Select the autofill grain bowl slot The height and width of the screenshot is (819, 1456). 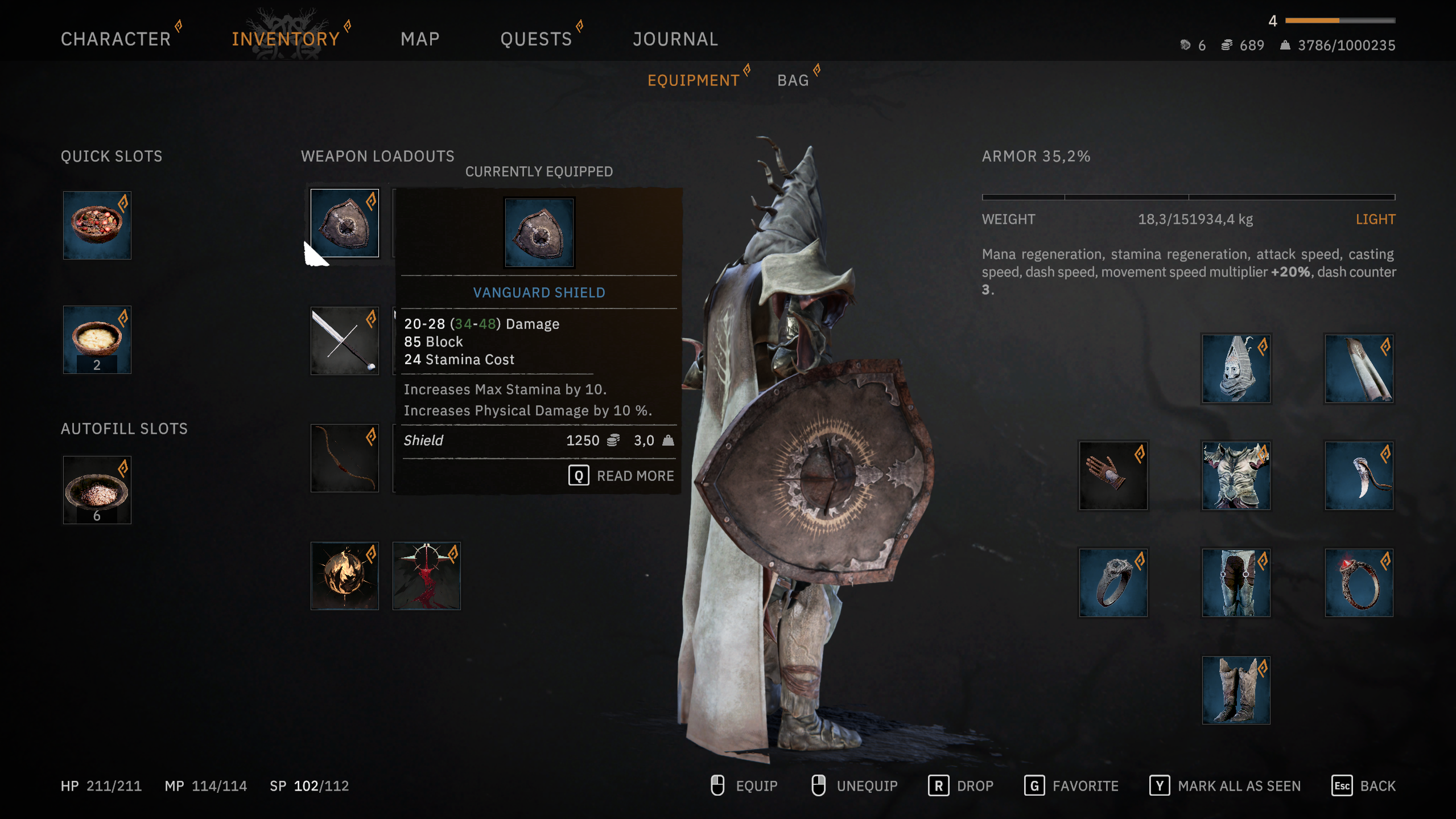pos(97,489)
